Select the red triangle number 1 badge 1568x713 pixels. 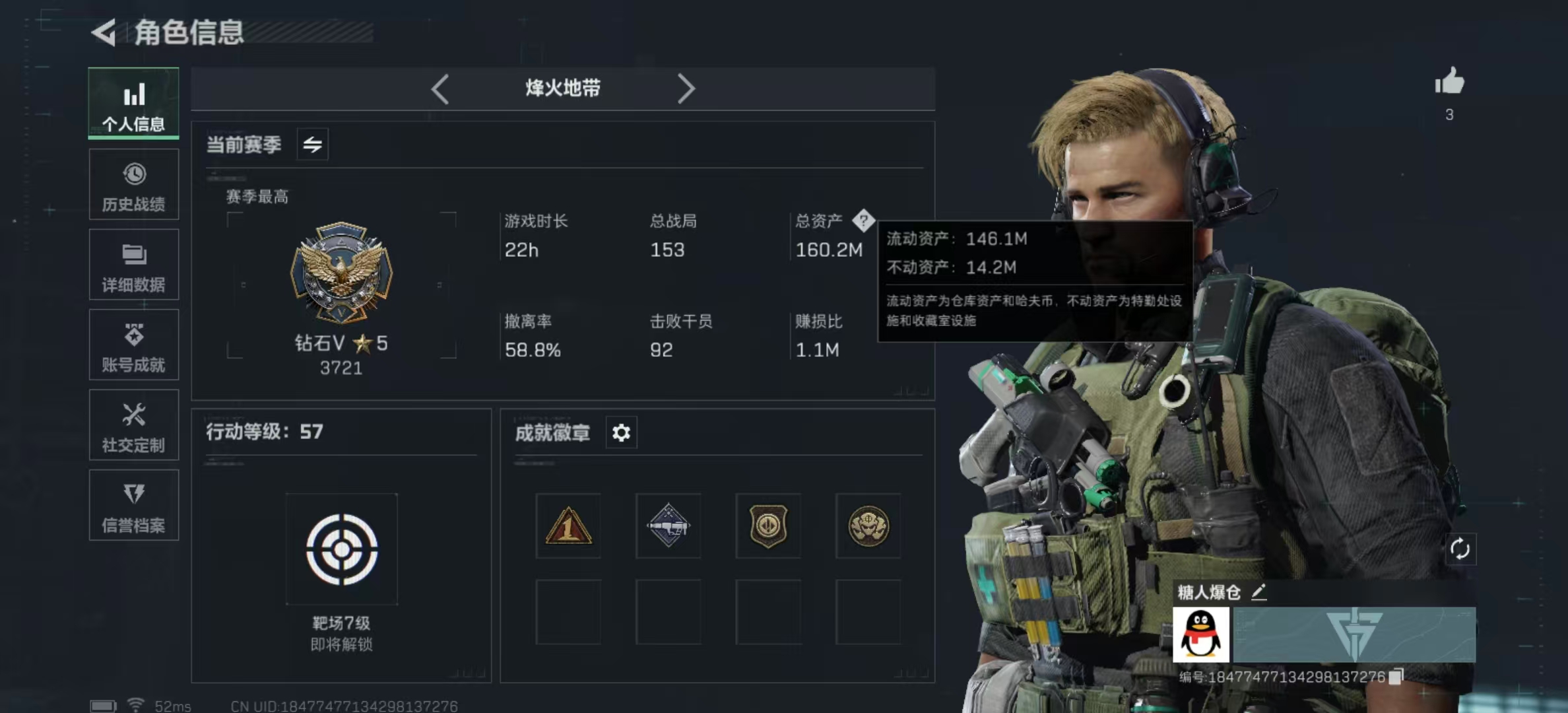(568, 526)
